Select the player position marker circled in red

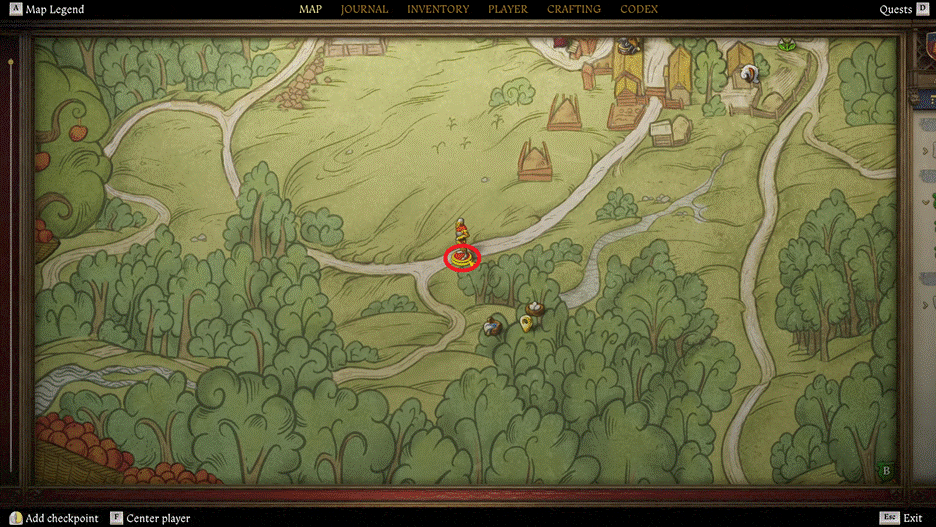(462, 258)
